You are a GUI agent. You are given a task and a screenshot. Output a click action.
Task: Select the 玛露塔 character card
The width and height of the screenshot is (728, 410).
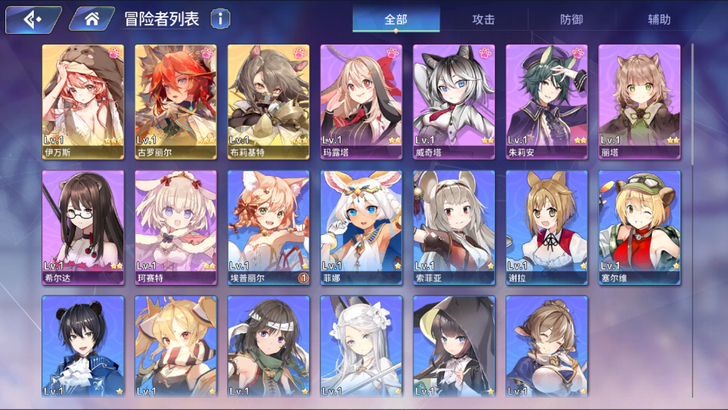pyautogui.click(x=361, y=101)
